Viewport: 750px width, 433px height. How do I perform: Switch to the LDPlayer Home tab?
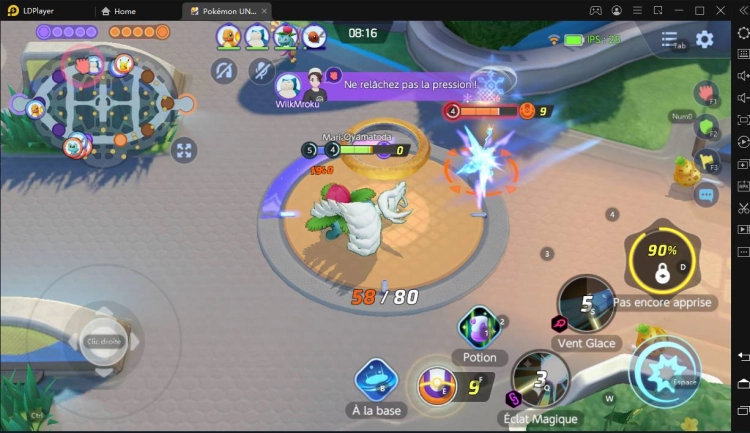coord(119,11)
